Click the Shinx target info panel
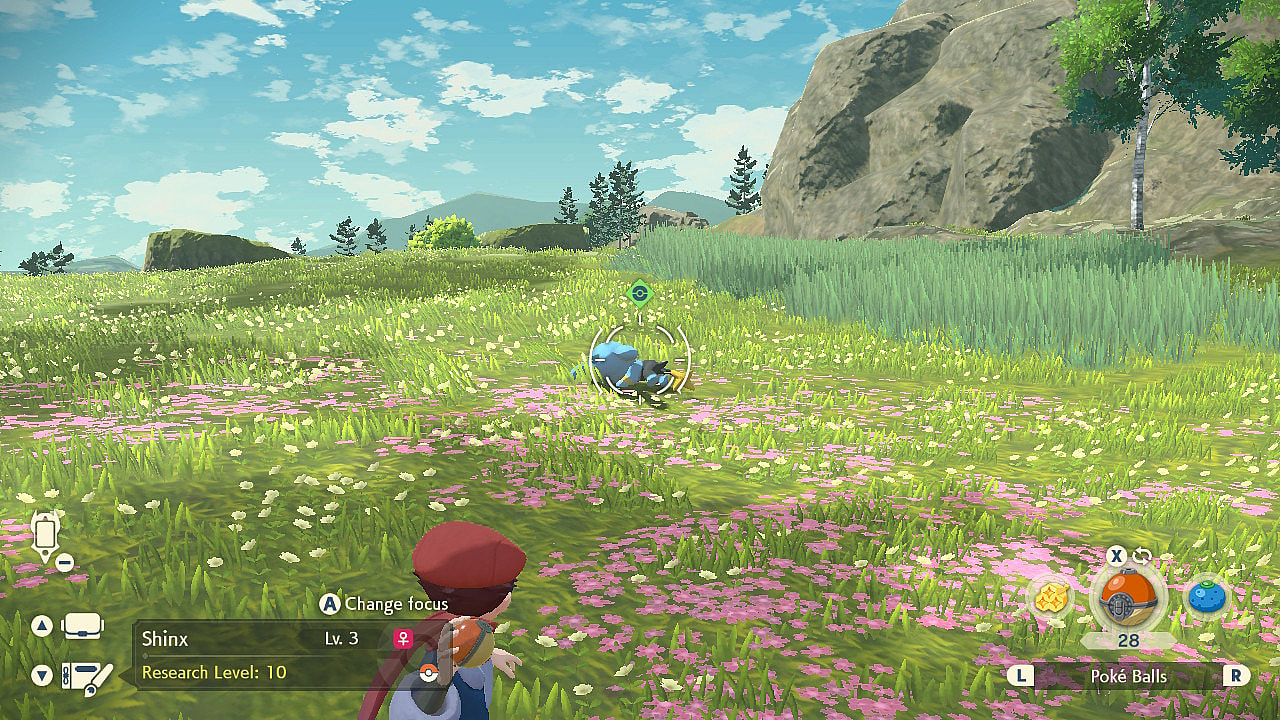 click(275, 655)
